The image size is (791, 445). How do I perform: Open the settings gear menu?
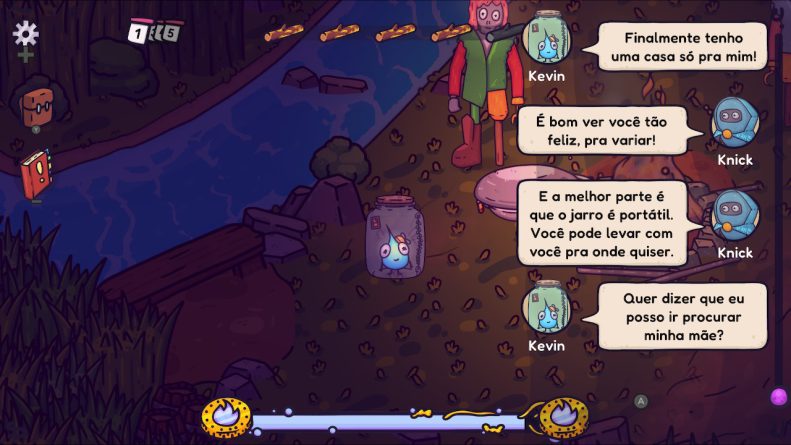coord(25,34)
